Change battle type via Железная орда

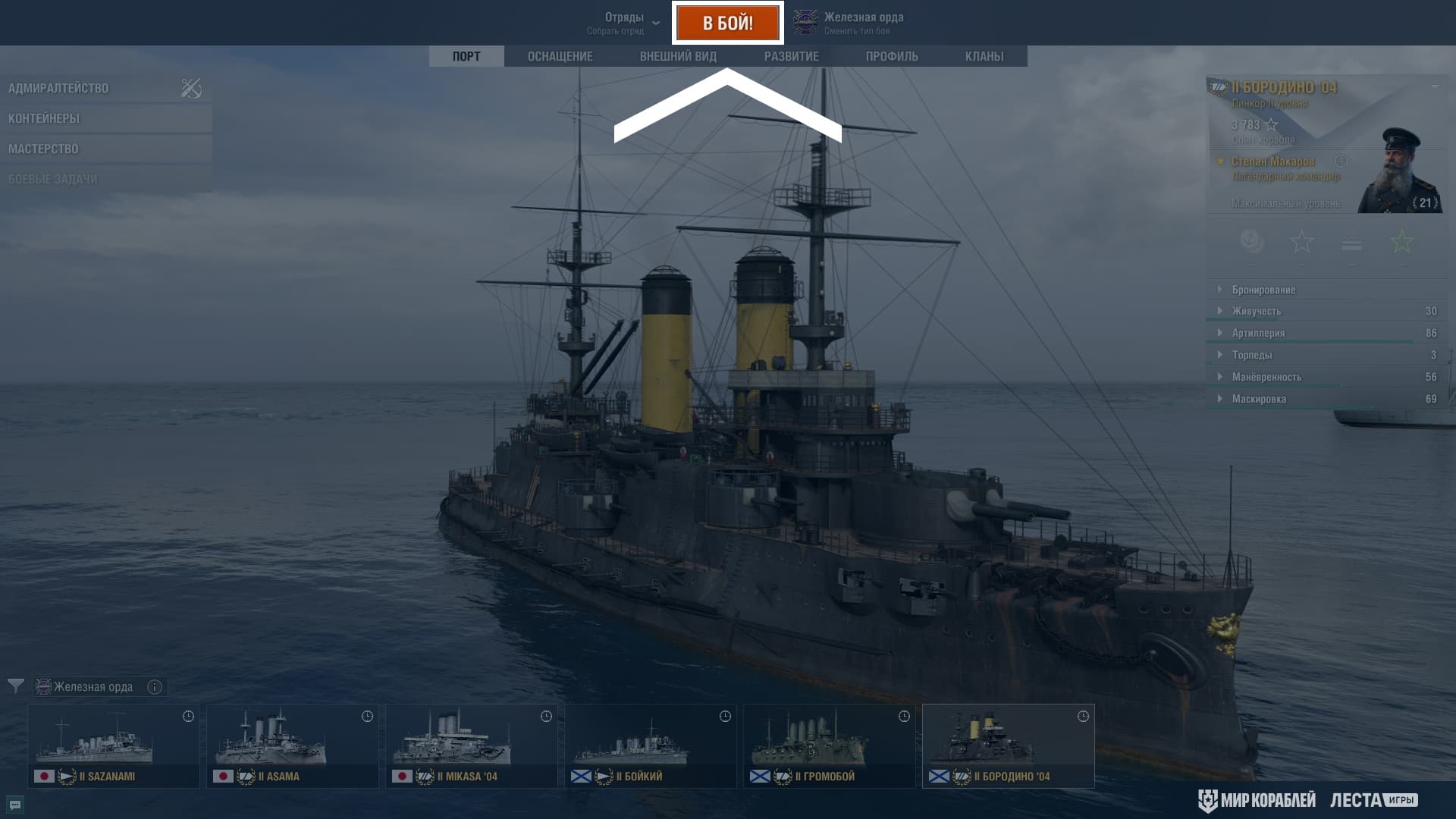851,23
